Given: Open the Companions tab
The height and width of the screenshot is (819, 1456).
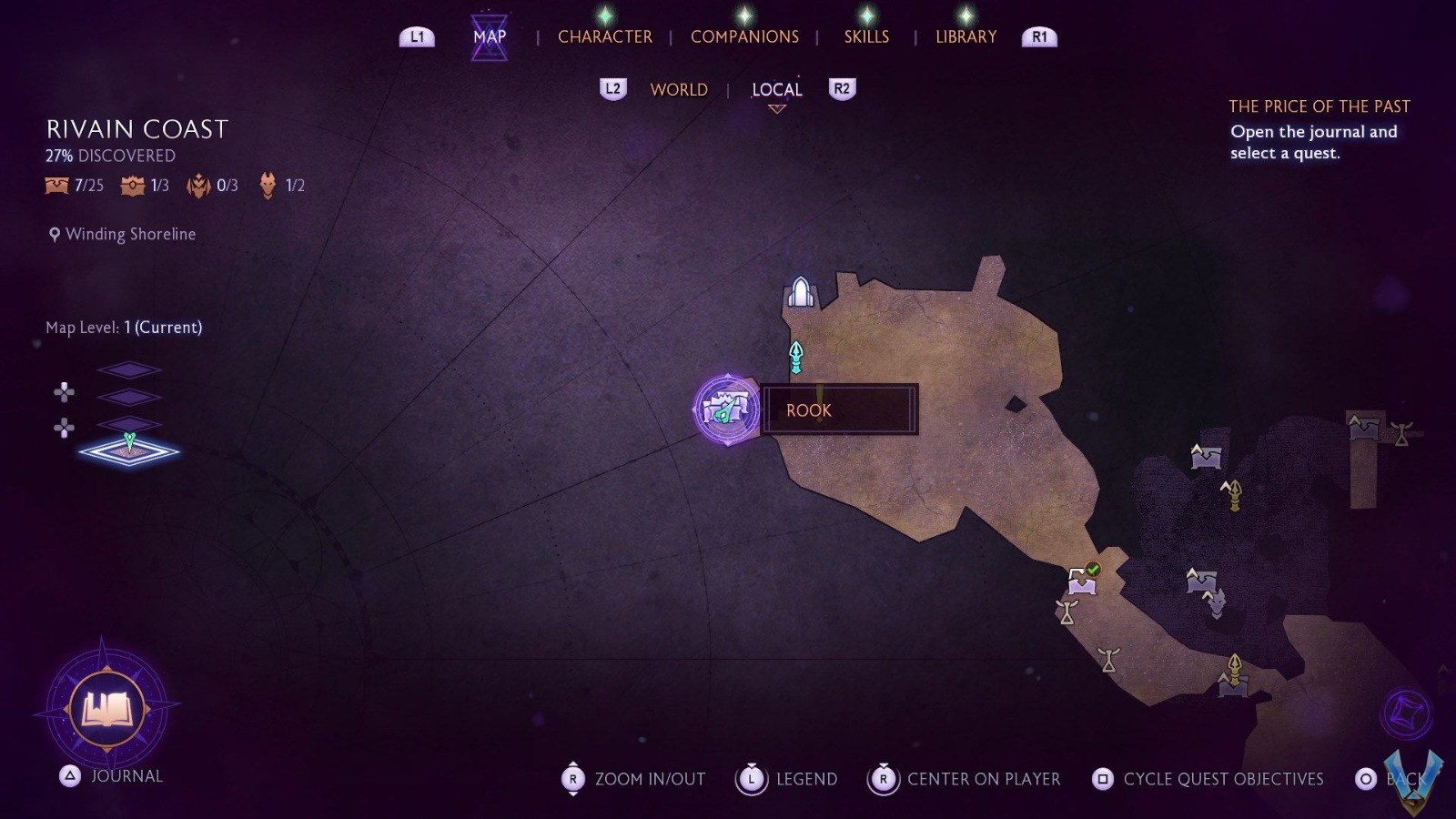Looking at the screenshot, I should (x=744, y=36).
